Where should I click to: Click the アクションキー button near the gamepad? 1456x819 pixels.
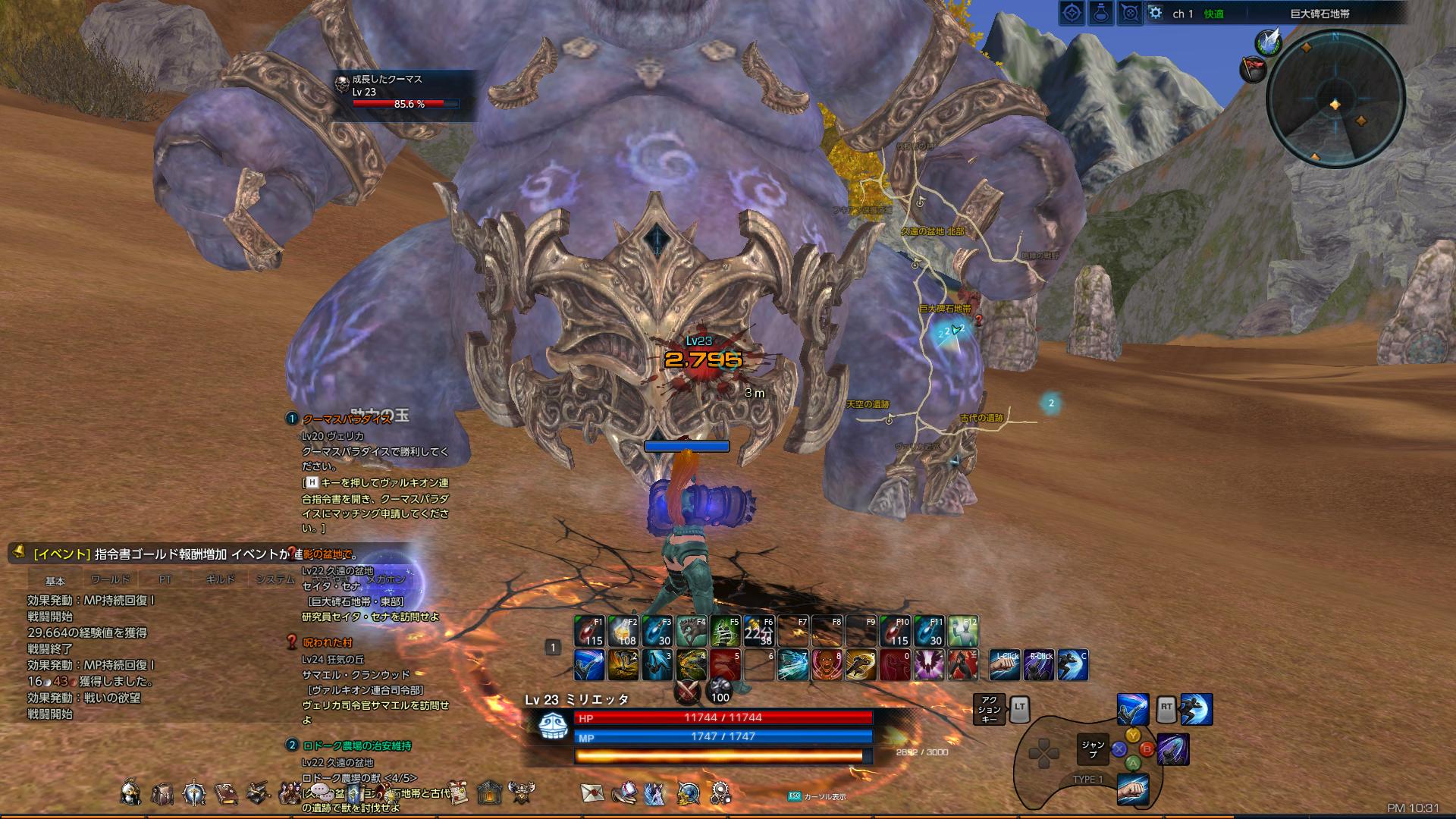[x=990, y=708]
